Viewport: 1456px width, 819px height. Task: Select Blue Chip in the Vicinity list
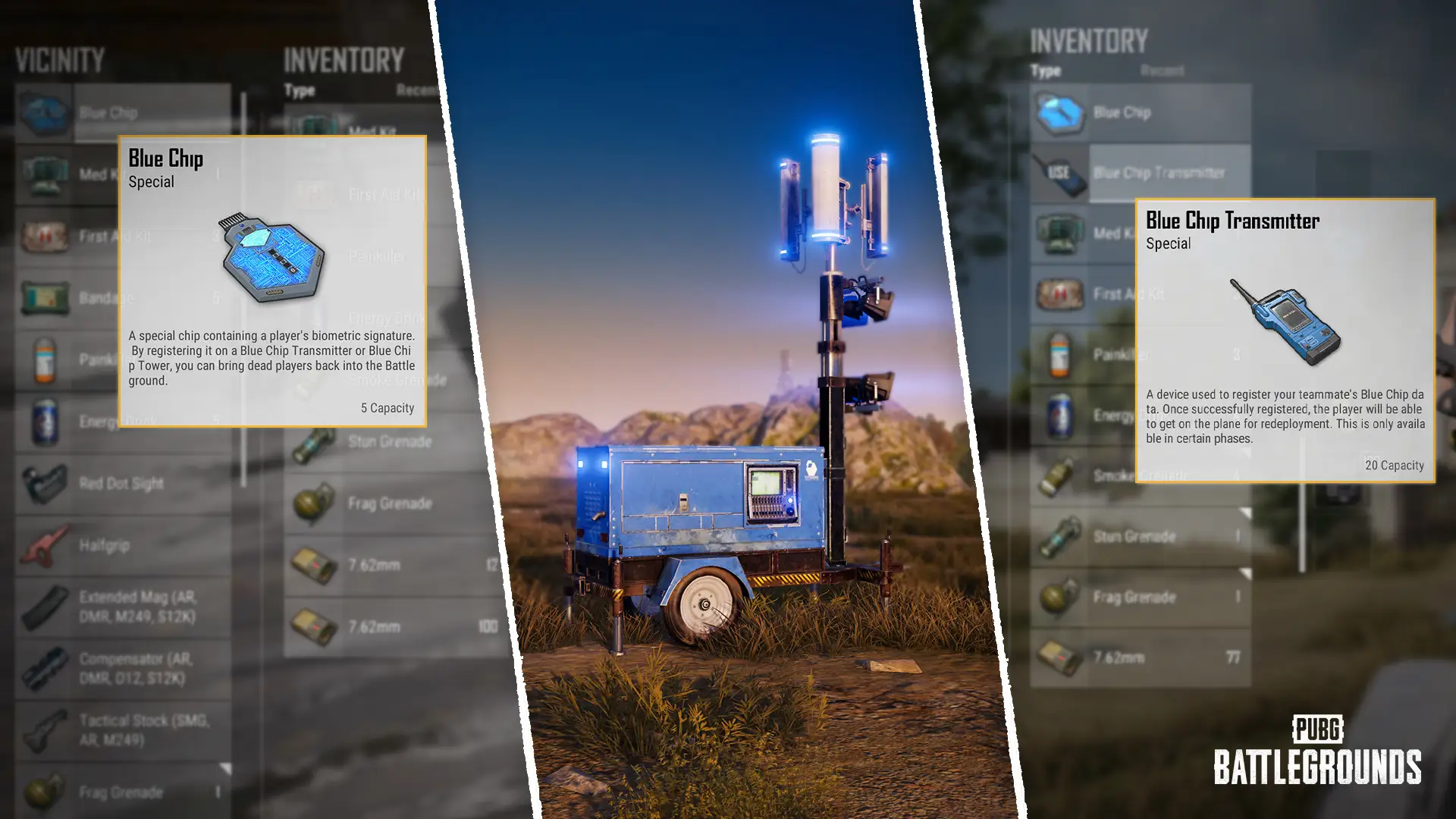pos(123,113)
